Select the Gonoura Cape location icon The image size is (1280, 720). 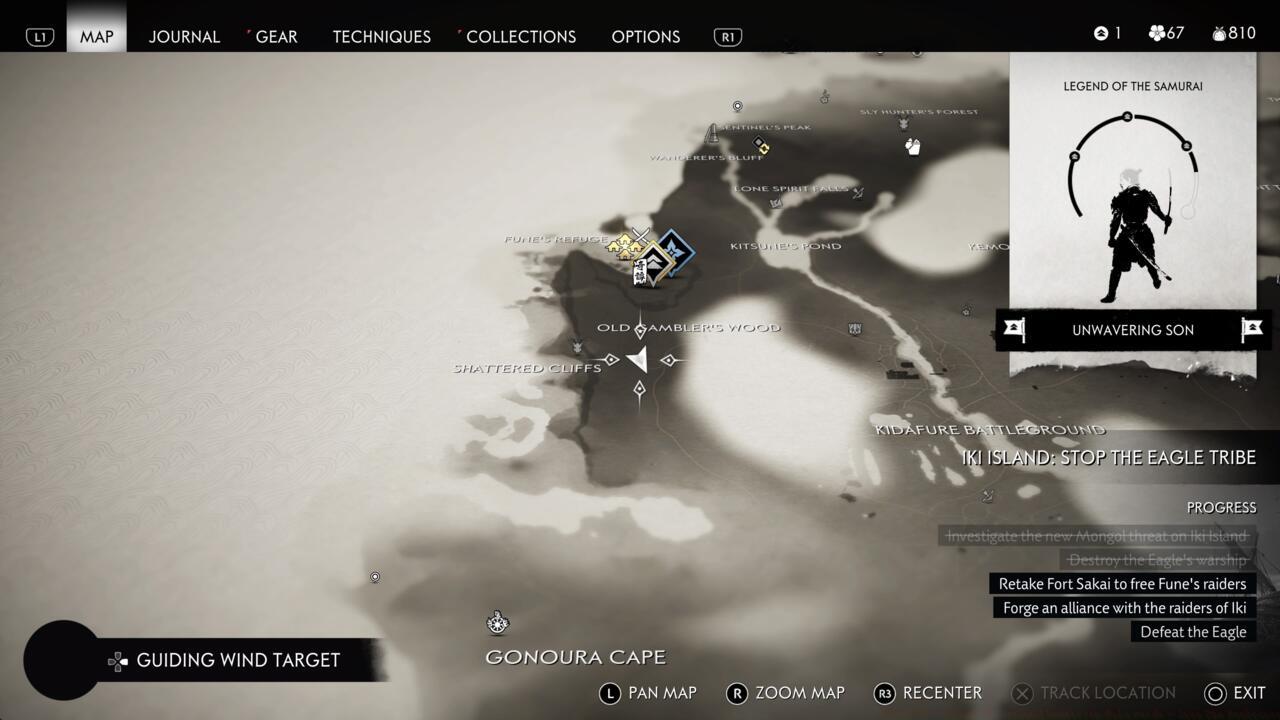[498, 623]
